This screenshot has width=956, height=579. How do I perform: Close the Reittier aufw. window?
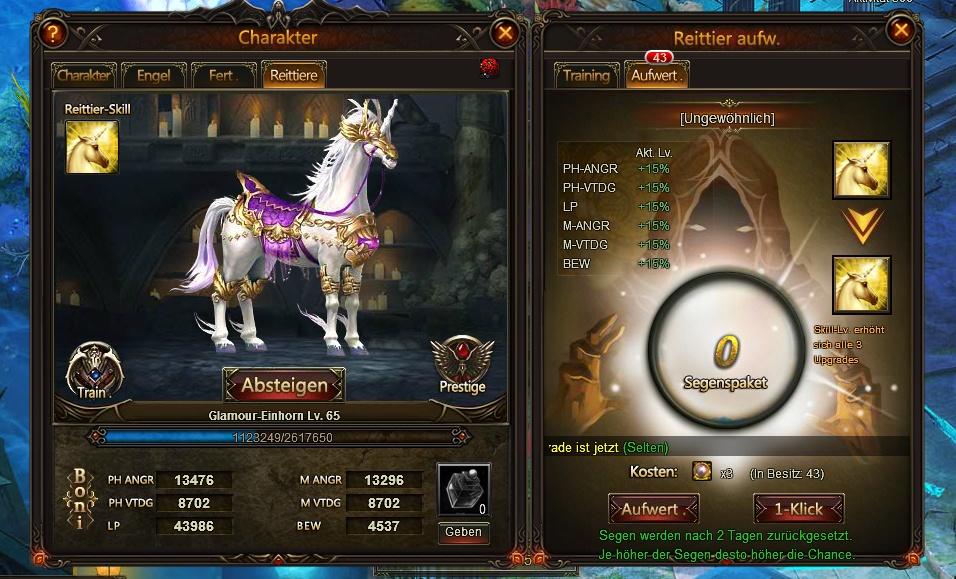(901, 31)
